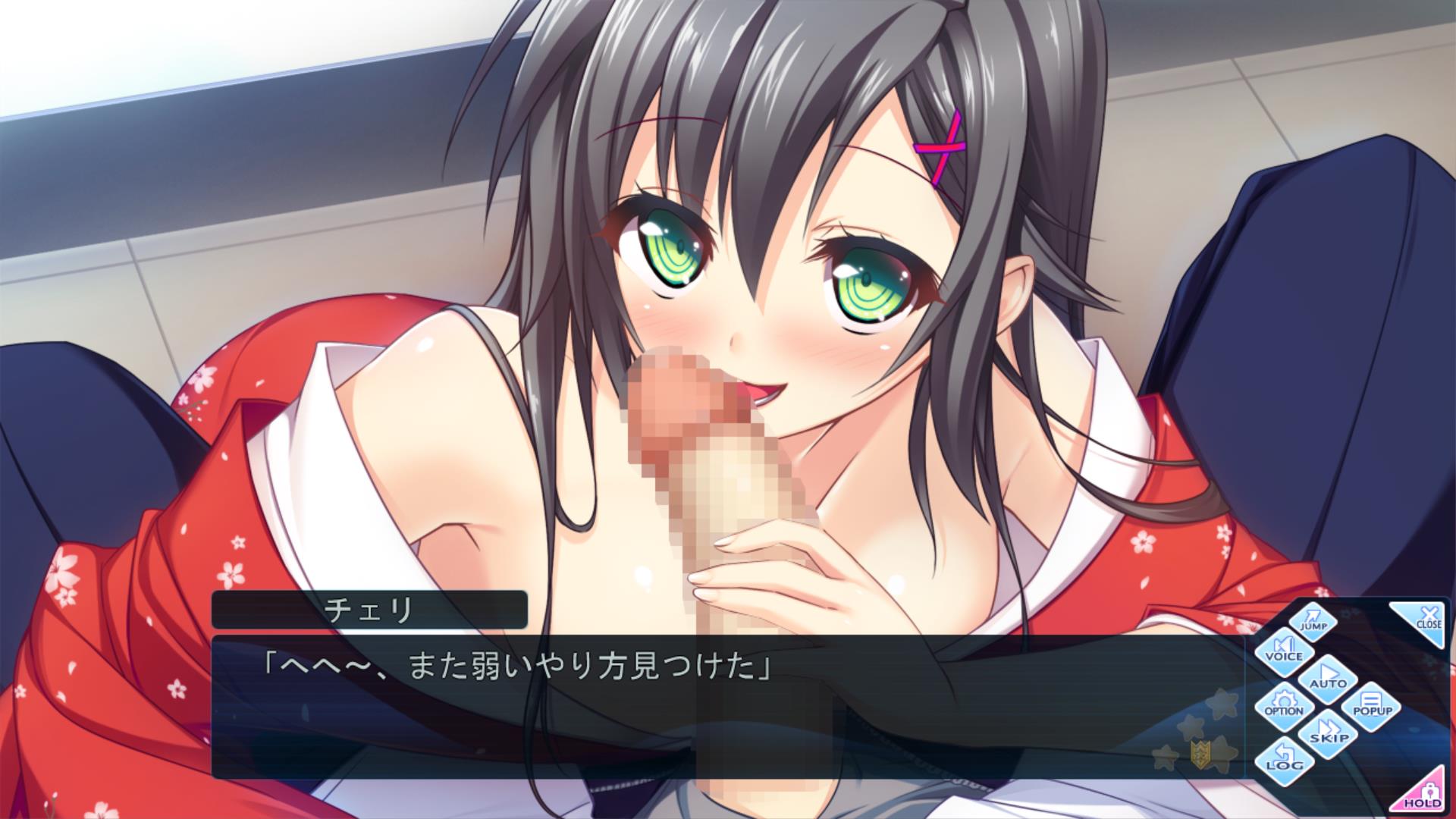Screen dimensions: 1456x819
Task: Replay the line with the VOICE button
Action: 1283,650
